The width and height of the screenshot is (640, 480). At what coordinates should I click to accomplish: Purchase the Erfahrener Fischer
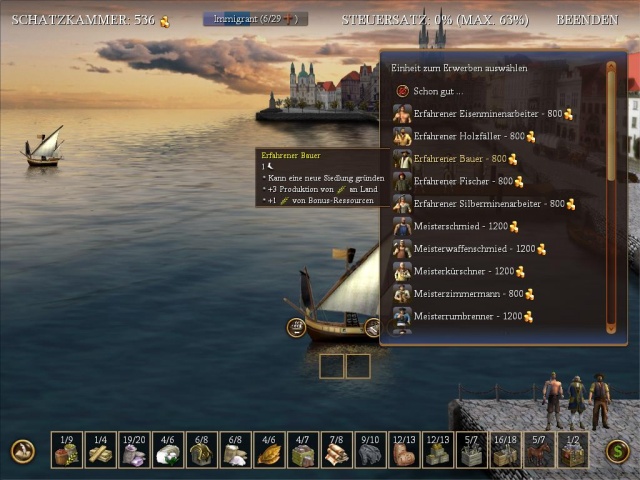462,182
